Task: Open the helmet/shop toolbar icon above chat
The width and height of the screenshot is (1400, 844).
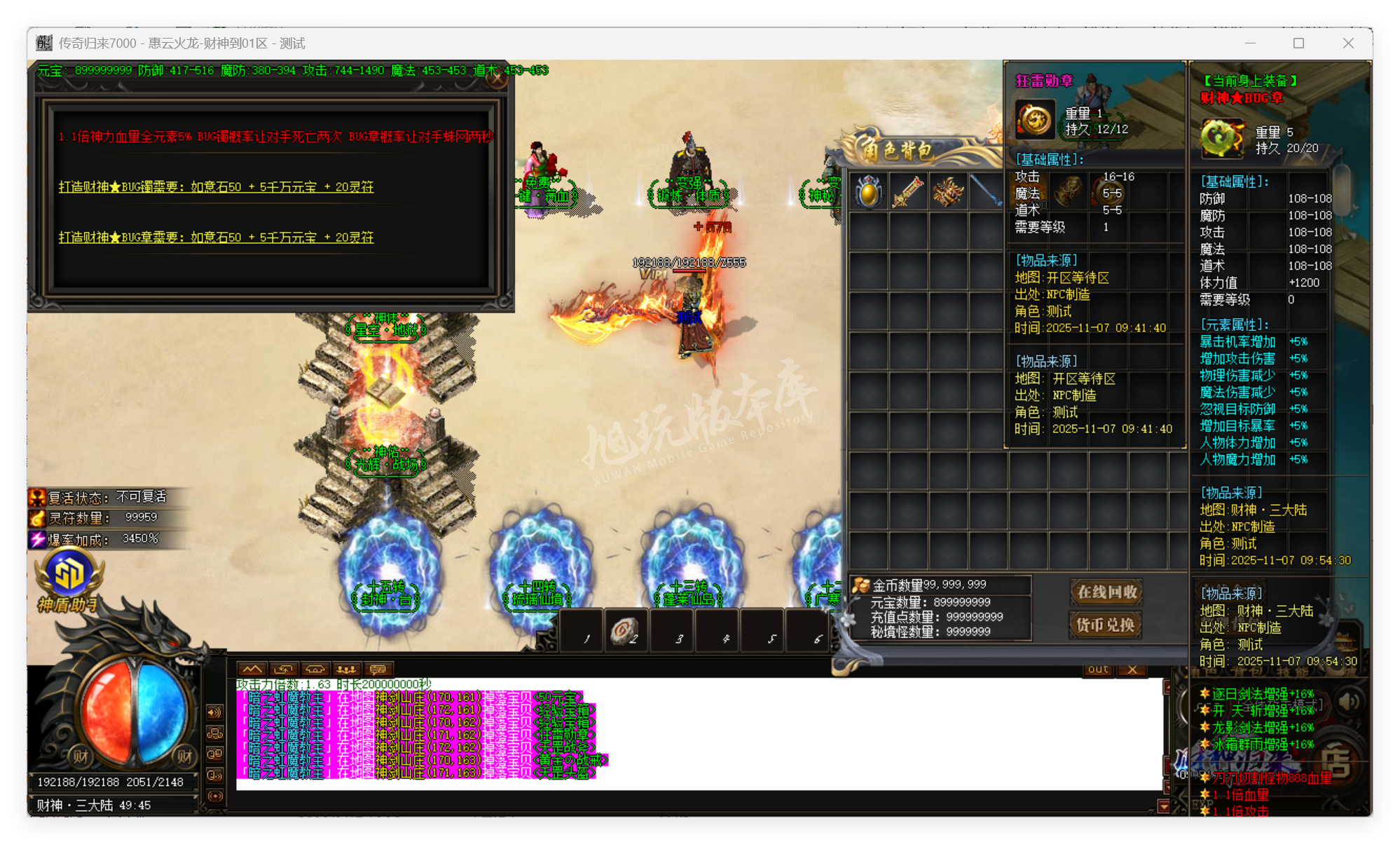Action: 314,669
